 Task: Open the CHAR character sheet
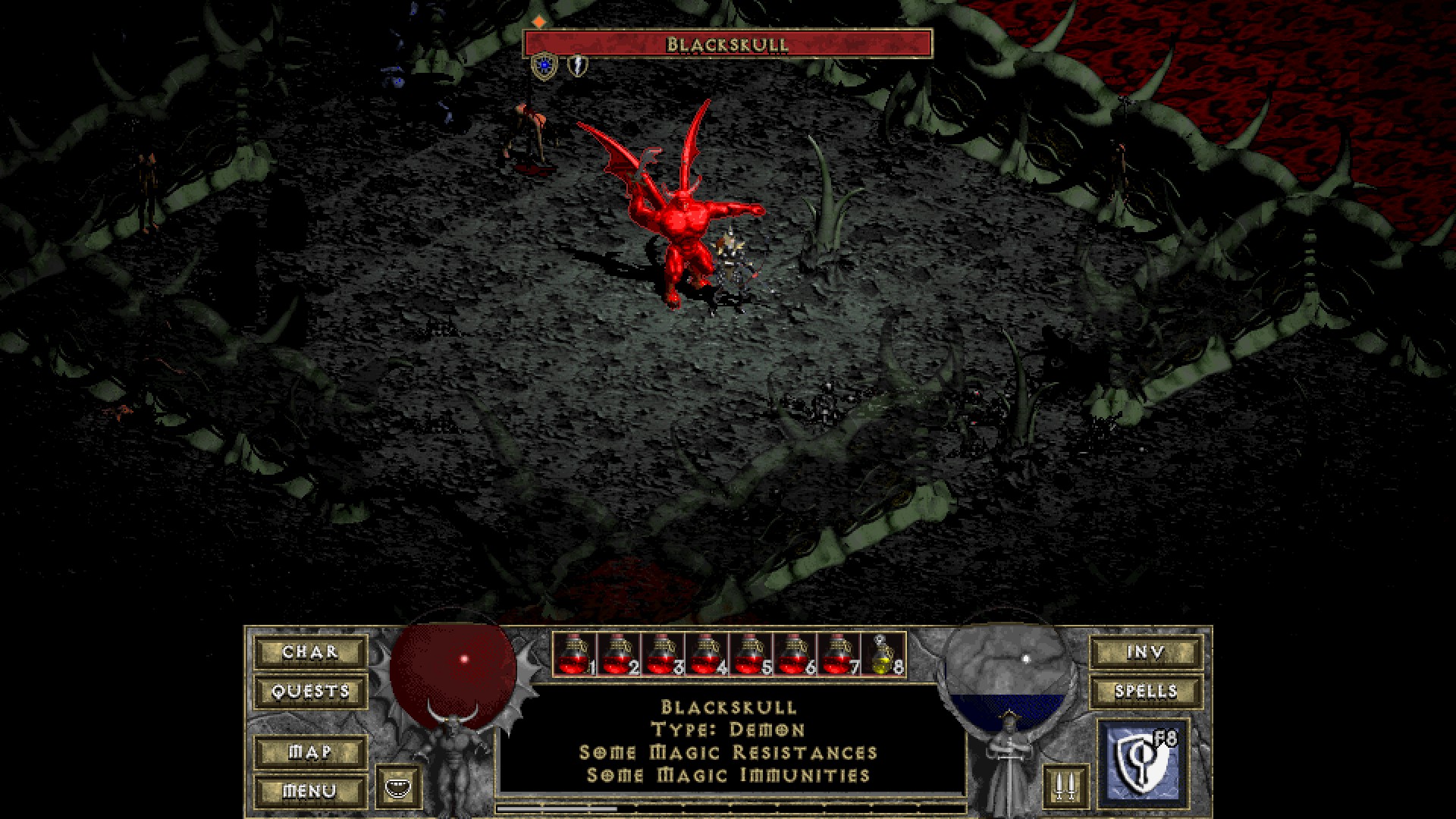[x=310, y=652]
